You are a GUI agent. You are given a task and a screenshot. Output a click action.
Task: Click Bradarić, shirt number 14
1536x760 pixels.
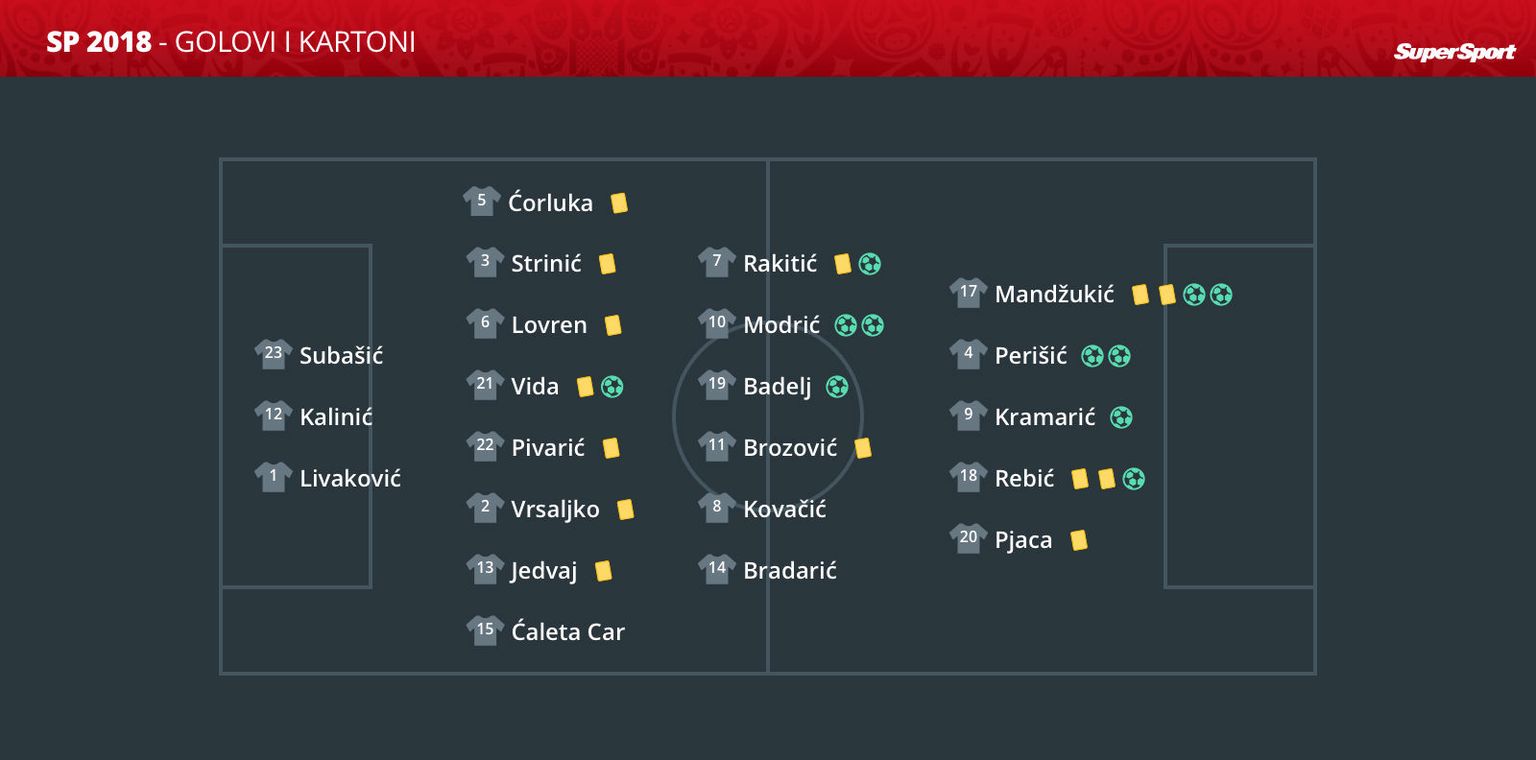789,571
